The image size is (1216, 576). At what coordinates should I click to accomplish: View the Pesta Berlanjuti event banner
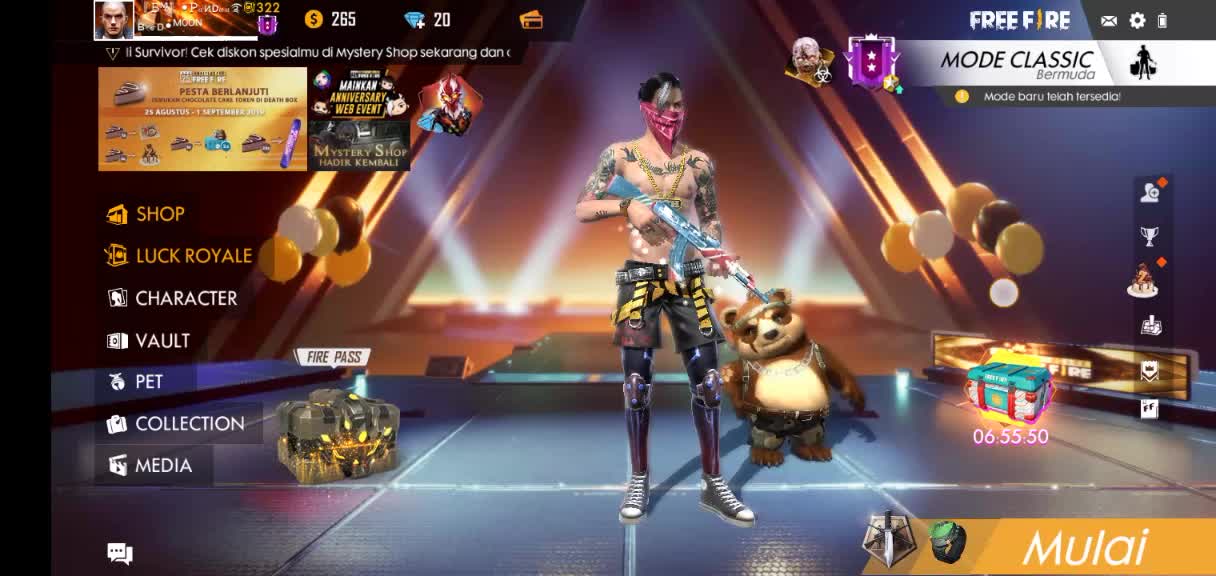[202, 119]
